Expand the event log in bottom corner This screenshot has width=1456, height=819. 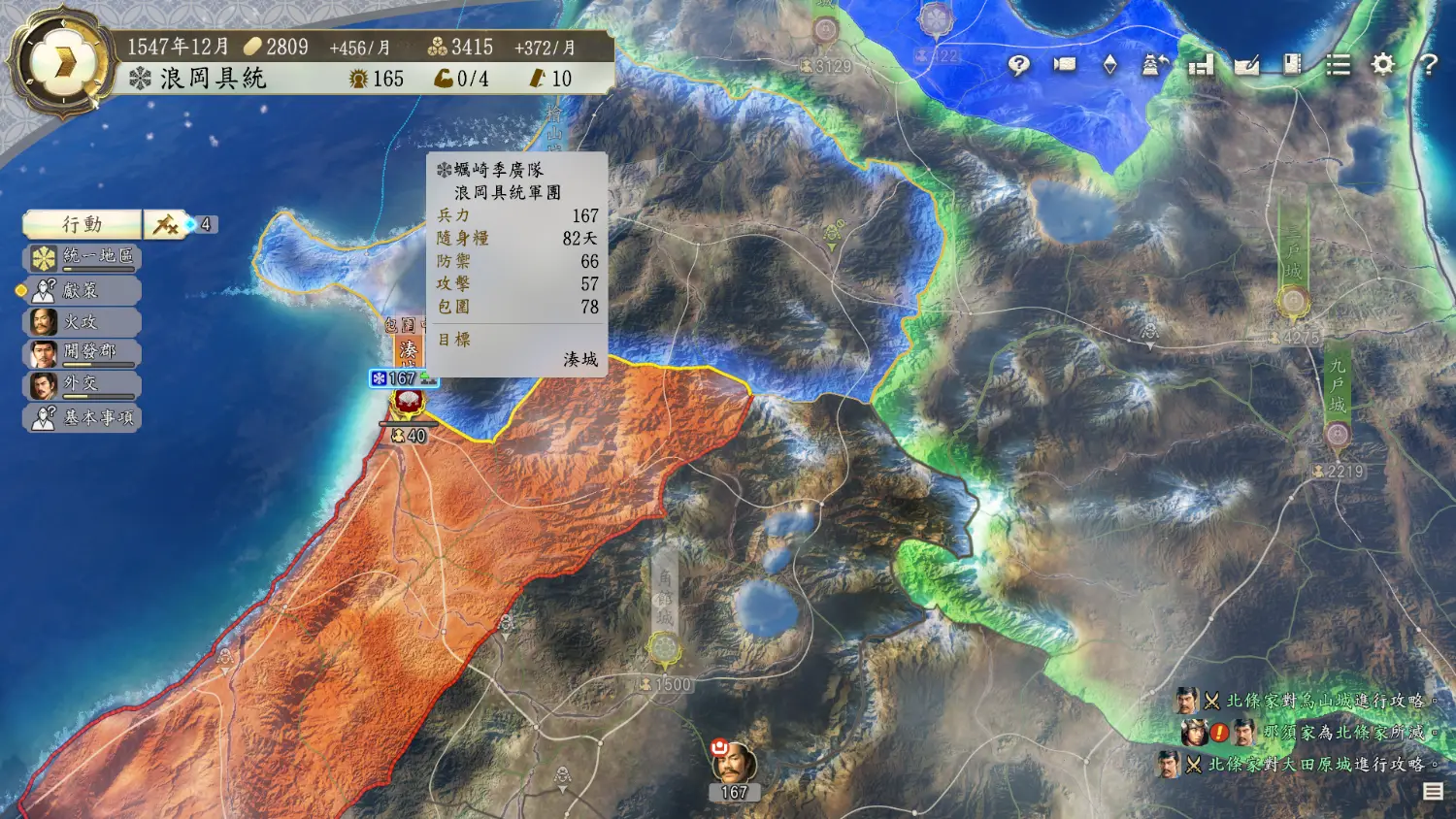click(1433, 792)
